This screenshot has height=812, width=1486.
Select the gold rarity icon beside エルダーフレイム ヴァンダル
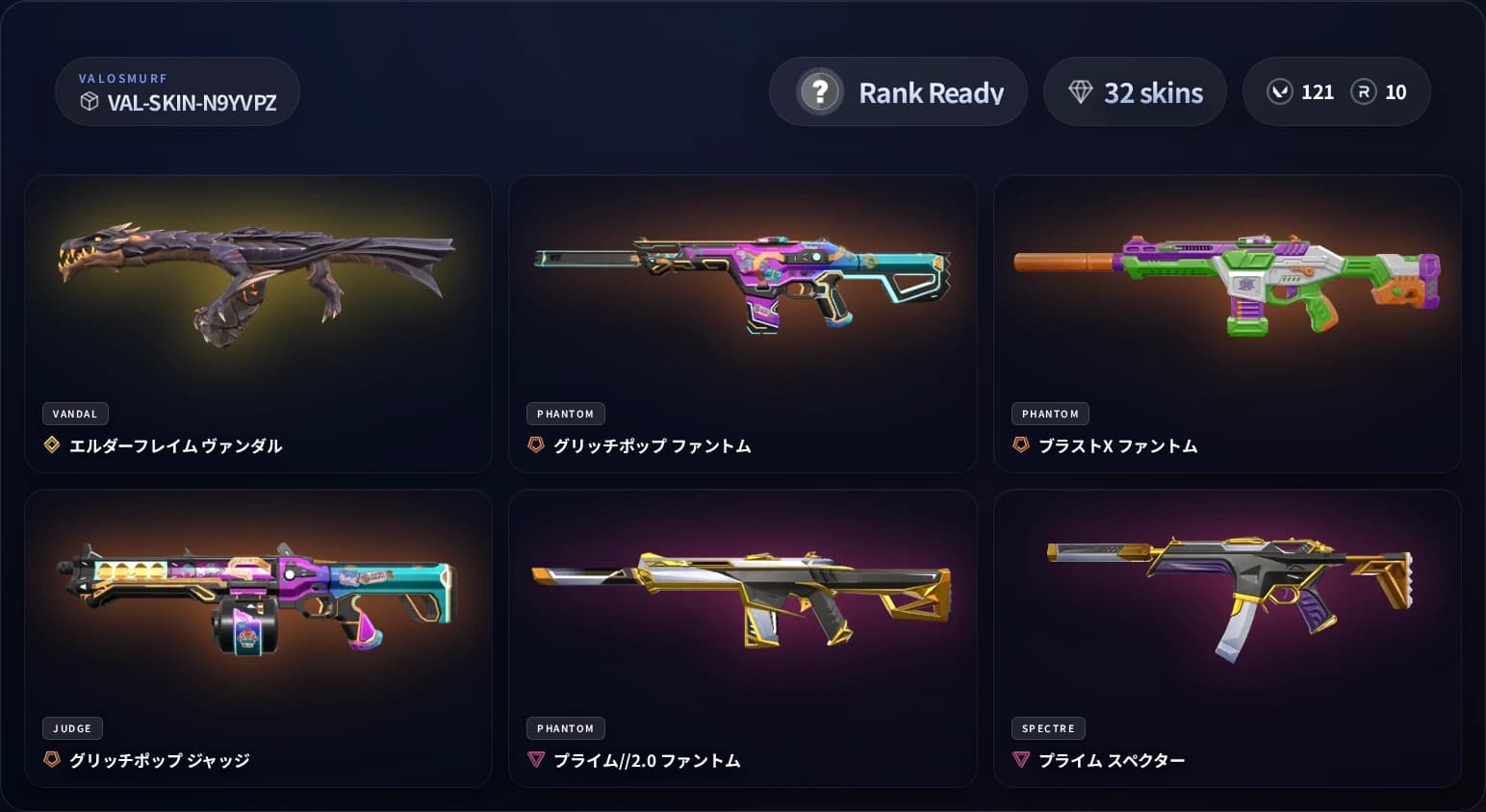pos(52,444)
